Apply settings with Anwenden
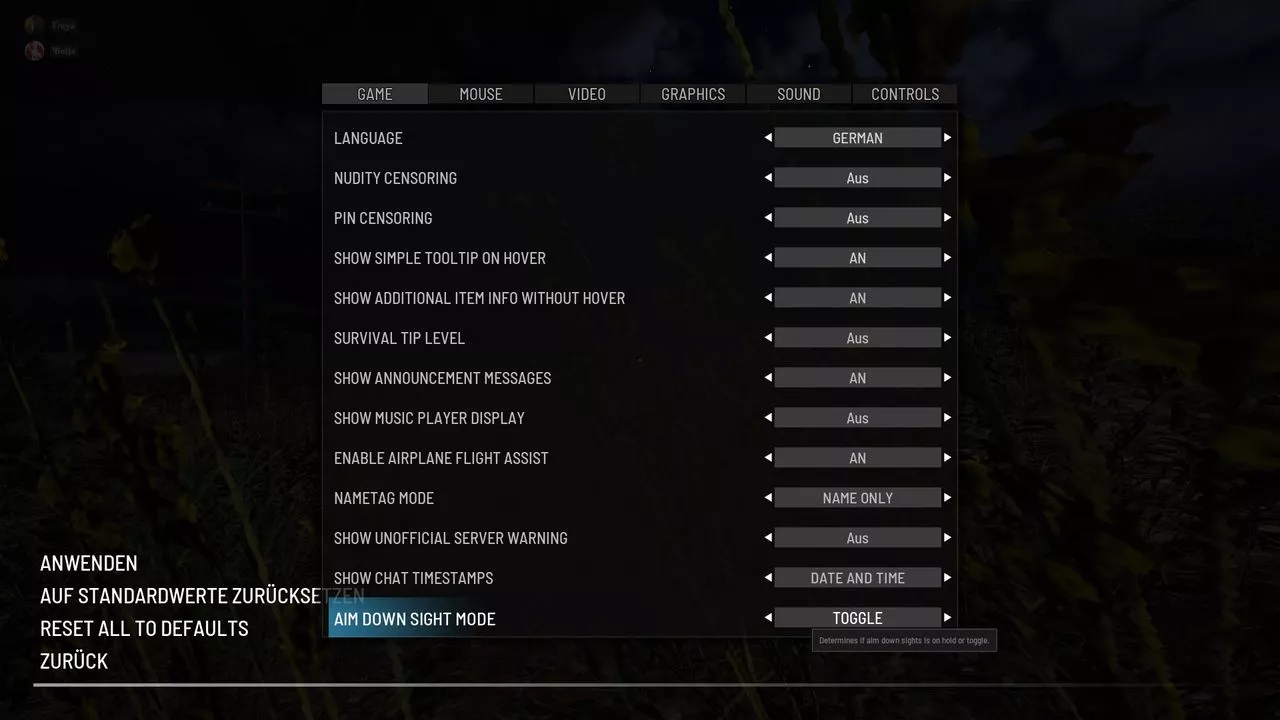Image resolution: width=1280 pixels, height=720 pixels. pyautogui.click(x=89, y=563)
